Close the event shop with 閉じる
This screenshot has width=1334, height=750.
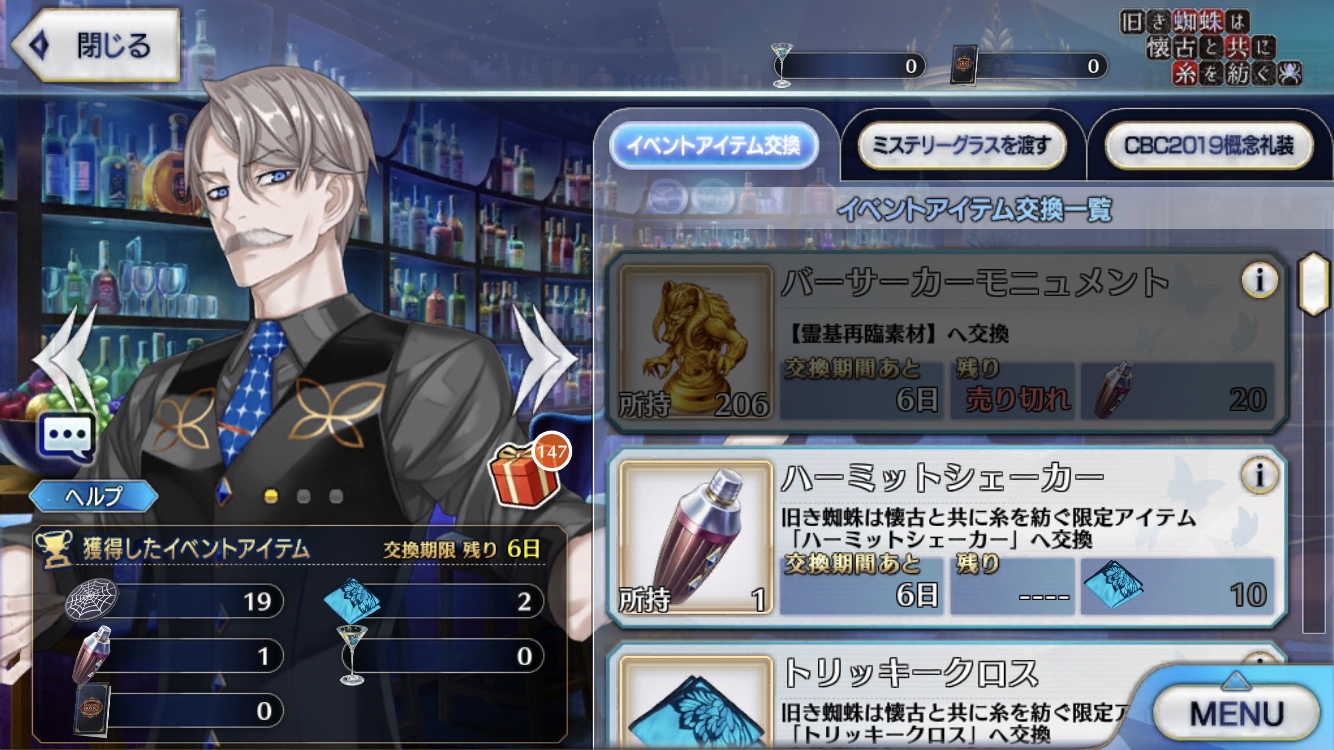(95, 45)
